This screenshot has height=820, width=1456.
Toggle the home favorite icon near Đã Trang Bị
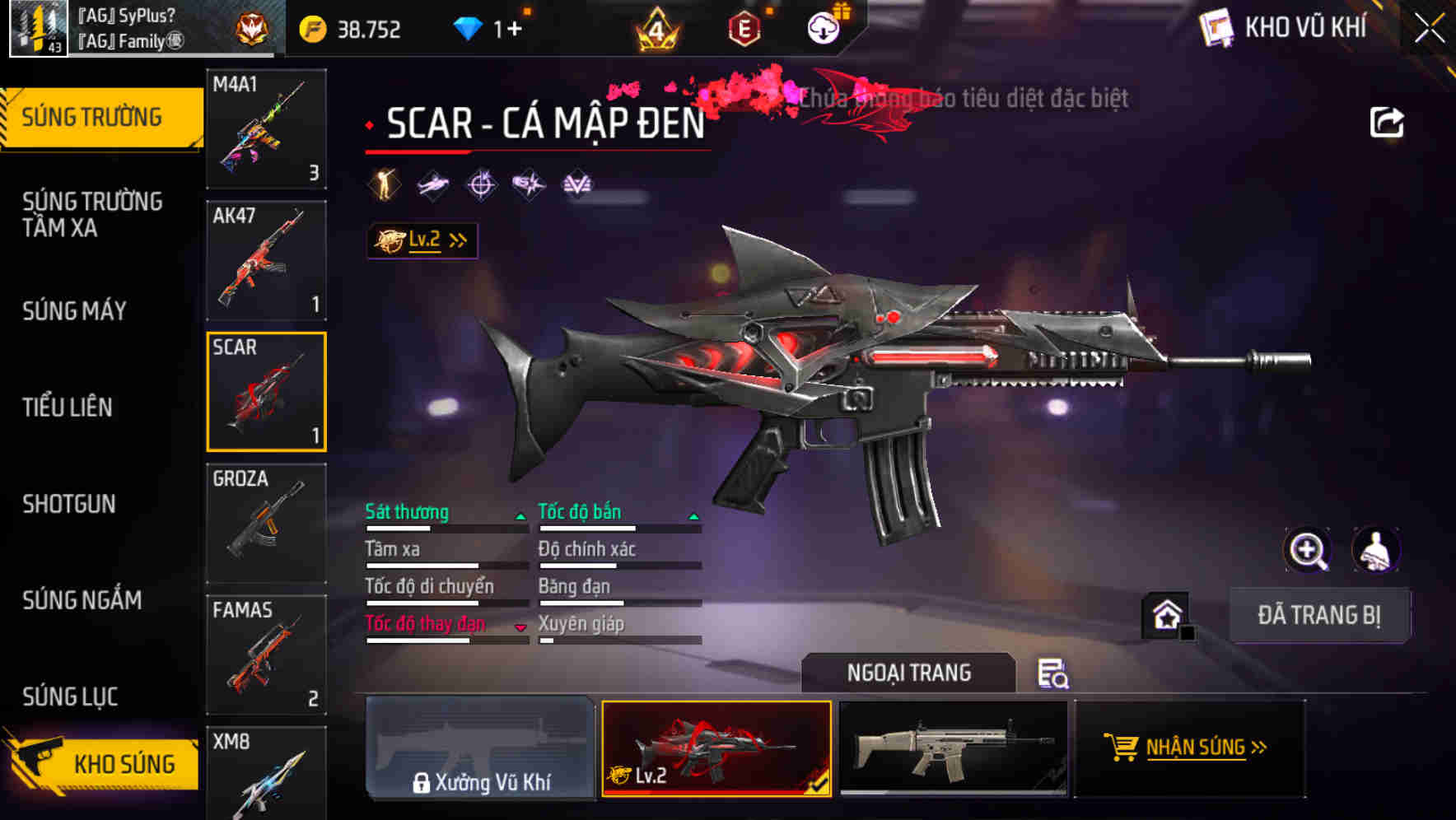[x=1164, y=614]
